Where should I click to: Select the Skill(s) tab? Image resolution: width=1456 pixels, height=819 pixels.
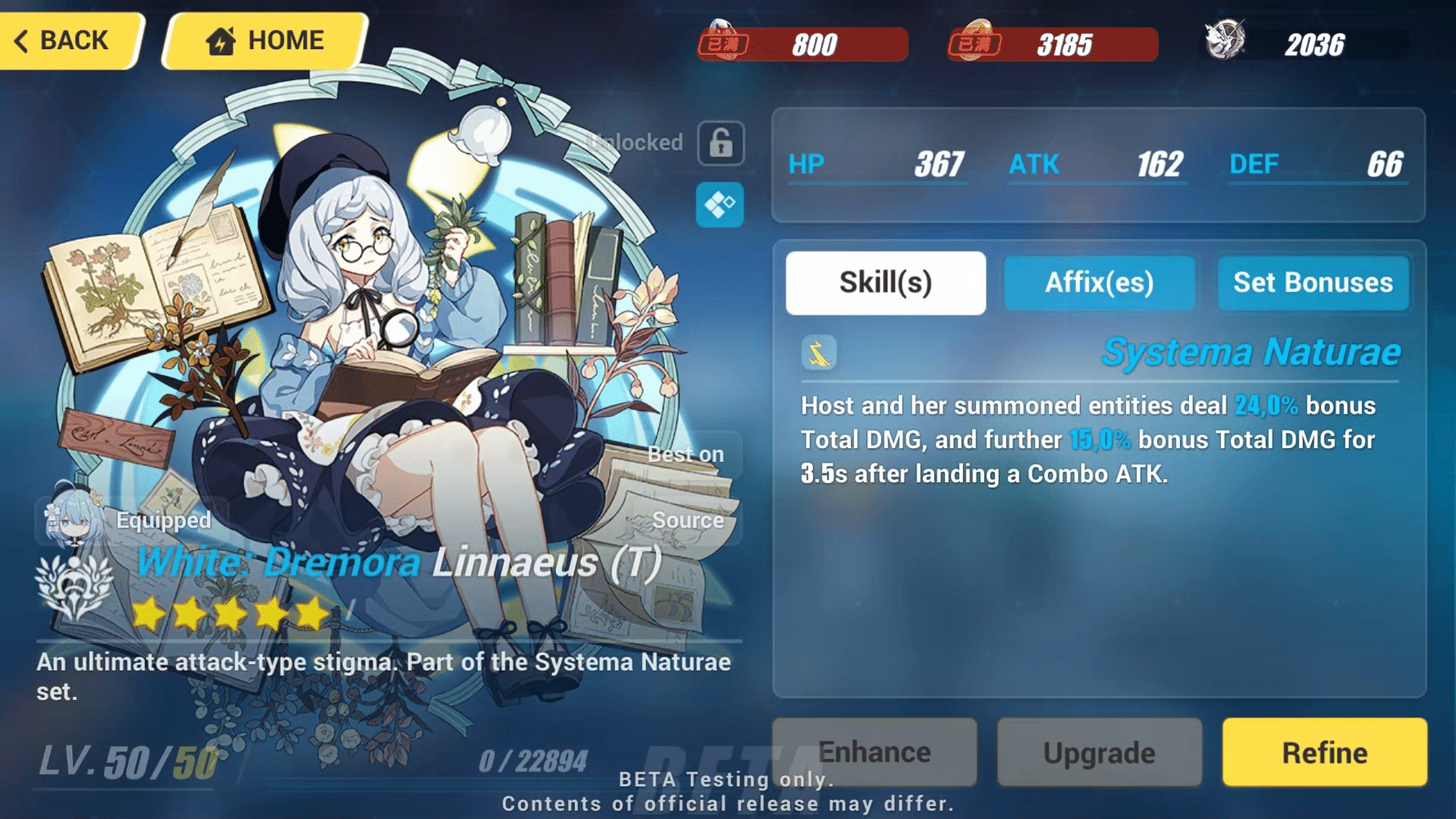coord(885,282)
